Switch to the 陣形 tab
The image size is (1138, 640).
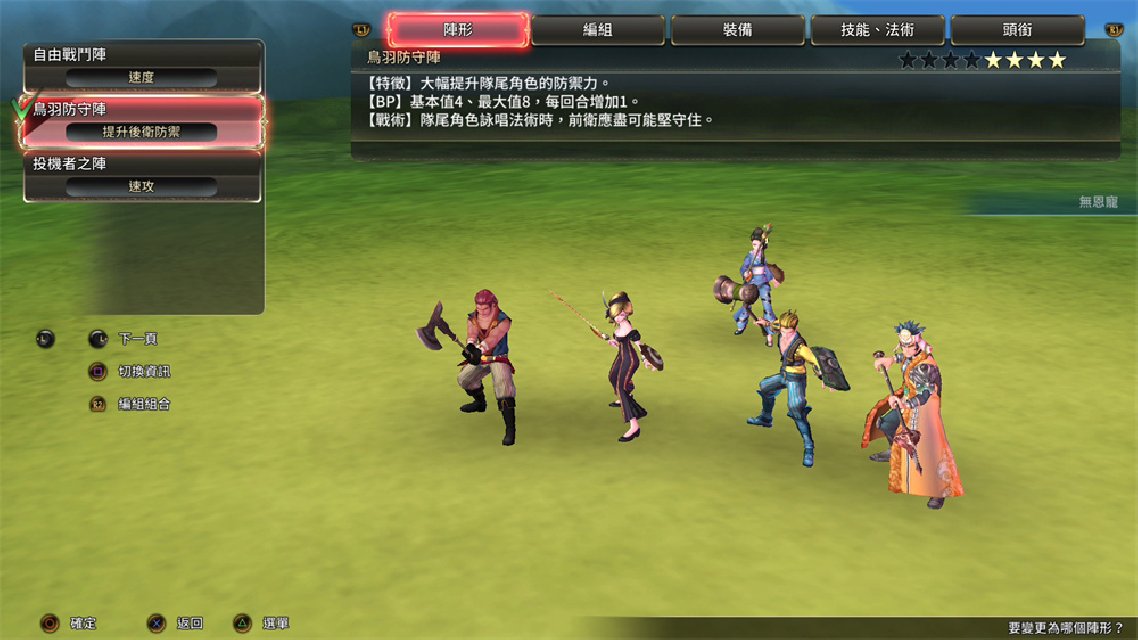click(x=458, y=30)
